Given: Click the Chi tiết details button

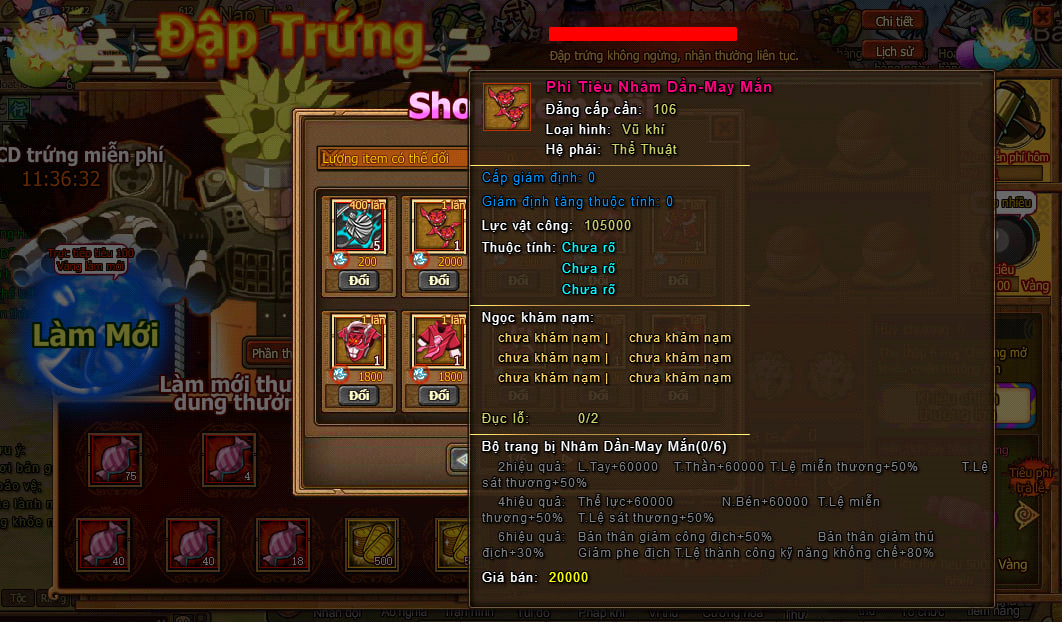Looking at the screenshot, I should pos(893,21).
